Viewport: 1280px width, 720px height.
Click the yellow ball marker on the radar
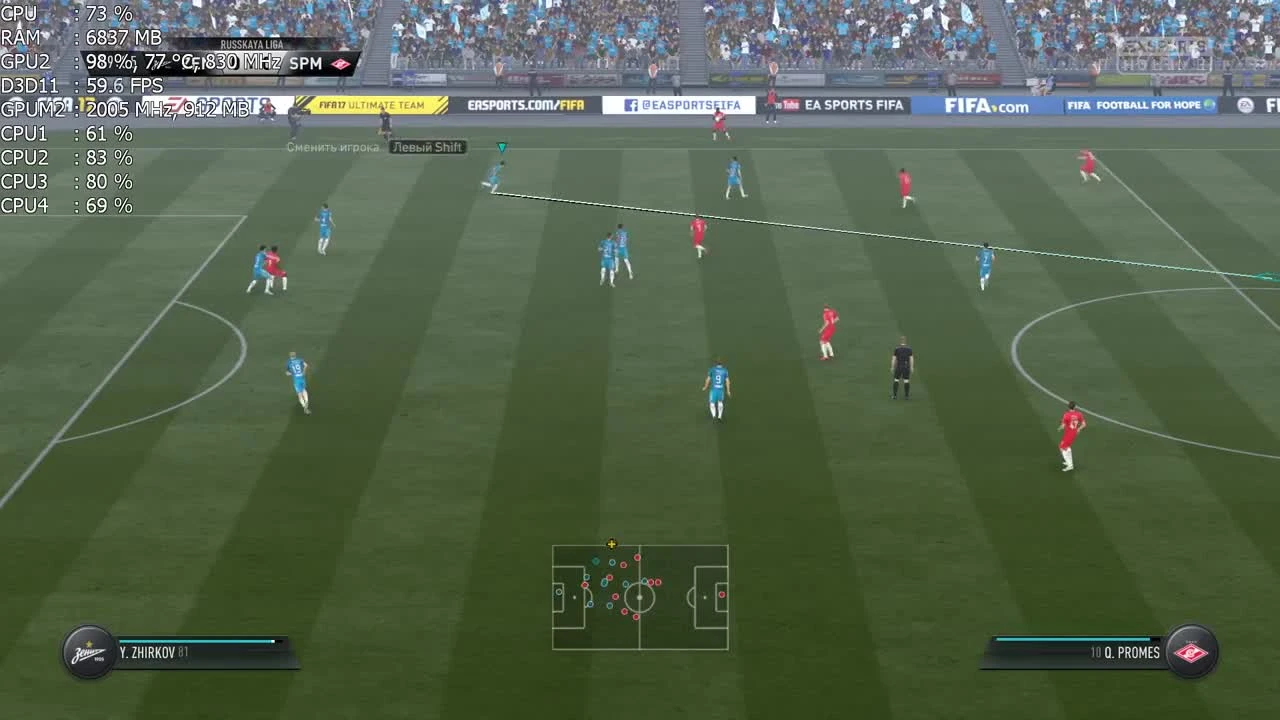tap(611, 545)
